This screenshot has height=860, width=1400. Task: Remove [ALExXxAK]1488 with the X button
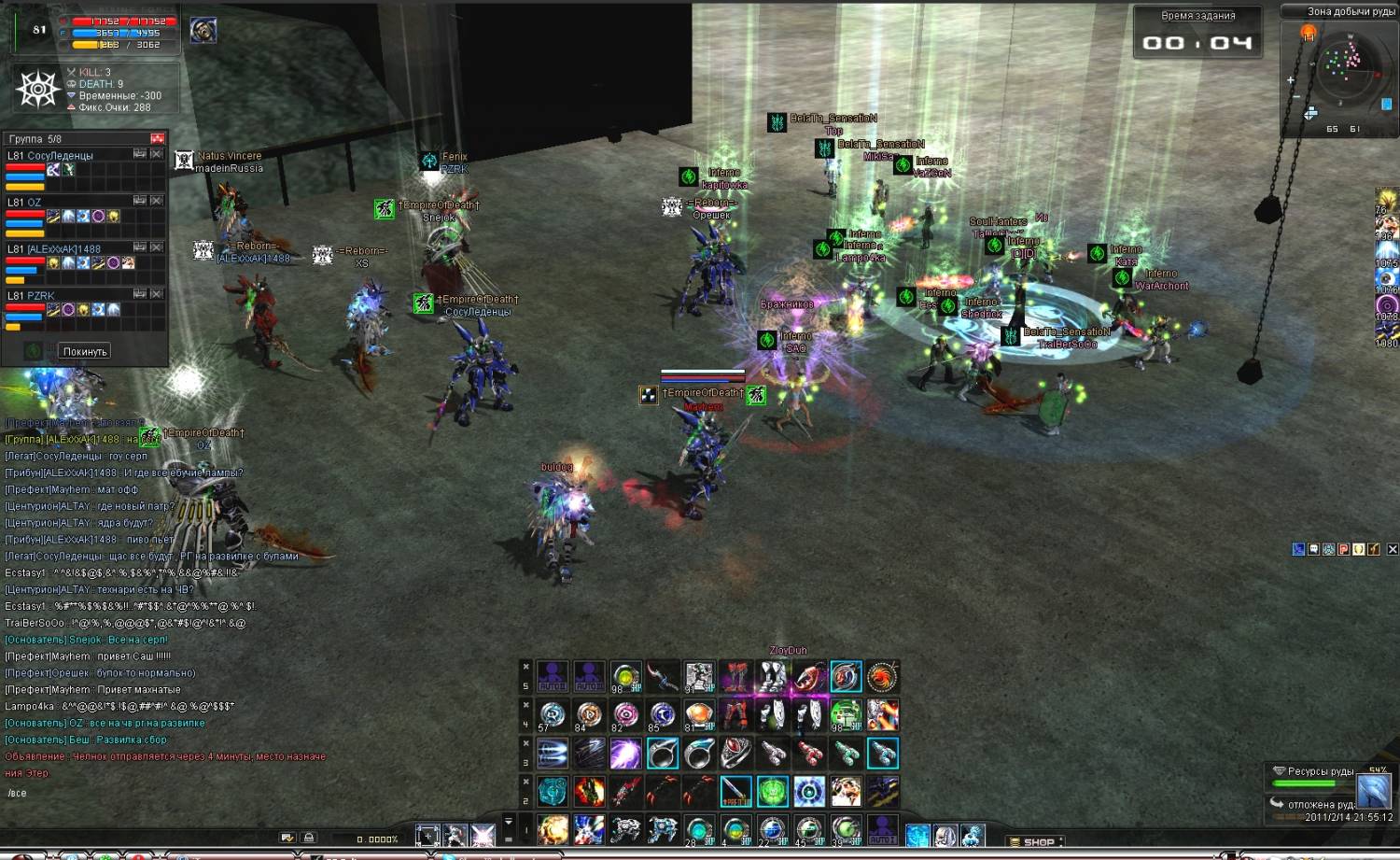tap(157, 247)
